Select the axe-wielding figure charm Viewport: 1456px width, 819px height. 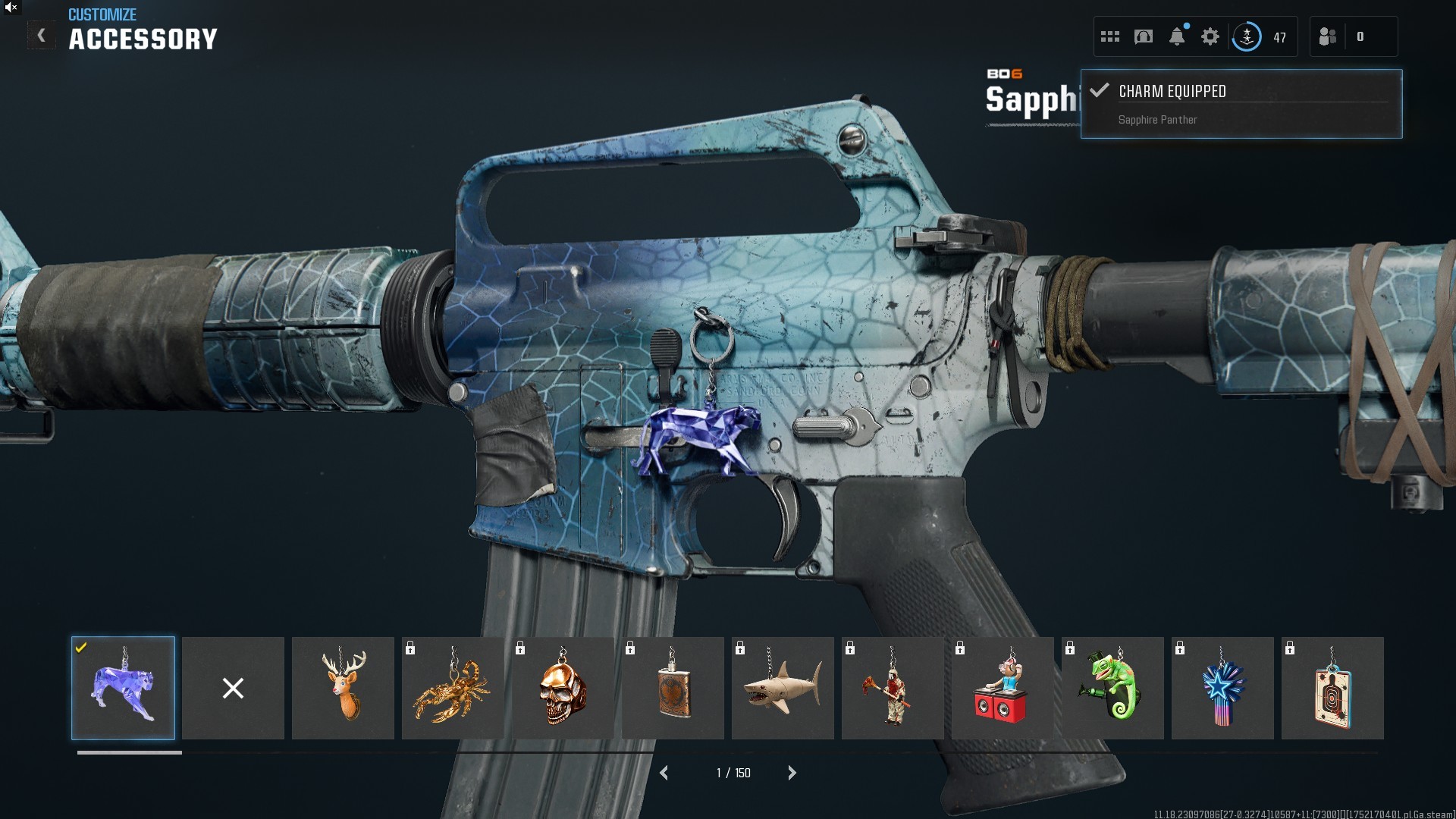893,688
